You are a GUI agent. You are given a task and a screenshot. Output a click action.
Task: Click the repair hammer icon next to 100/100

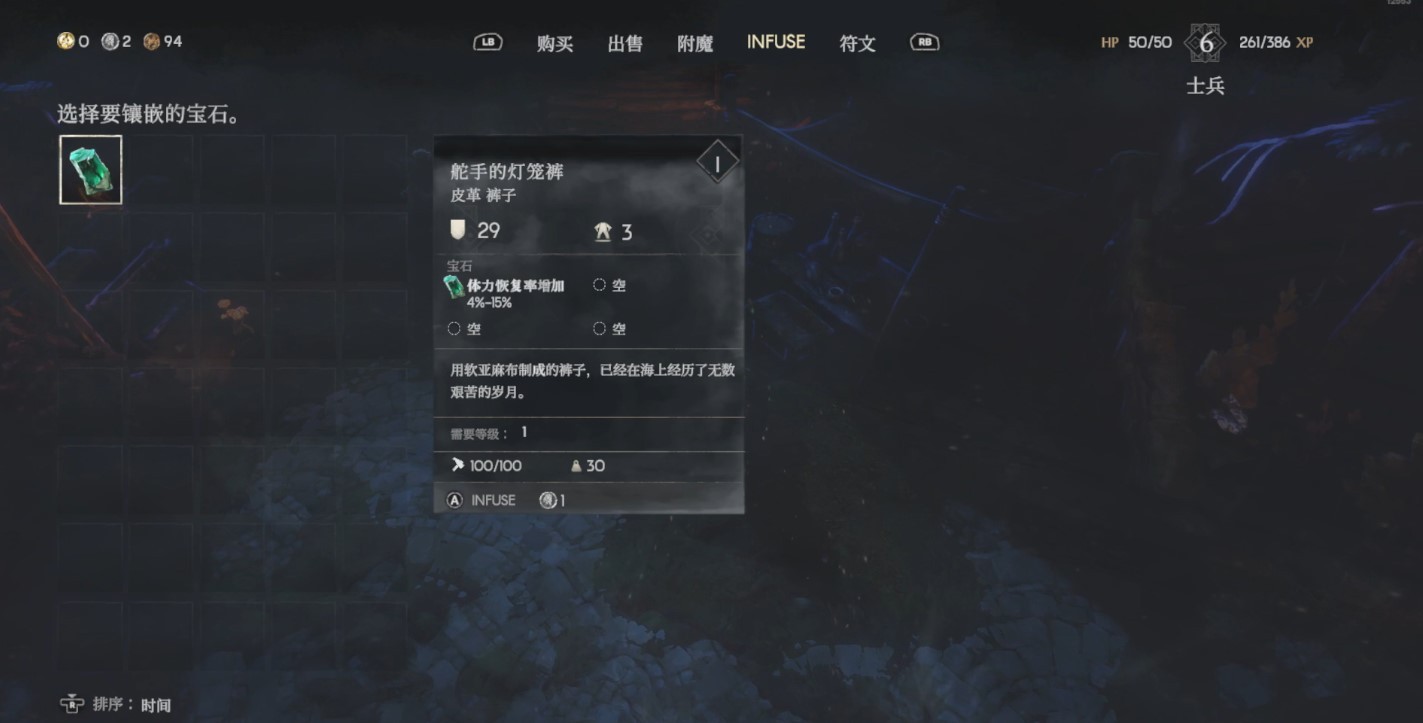pos(460,464)
